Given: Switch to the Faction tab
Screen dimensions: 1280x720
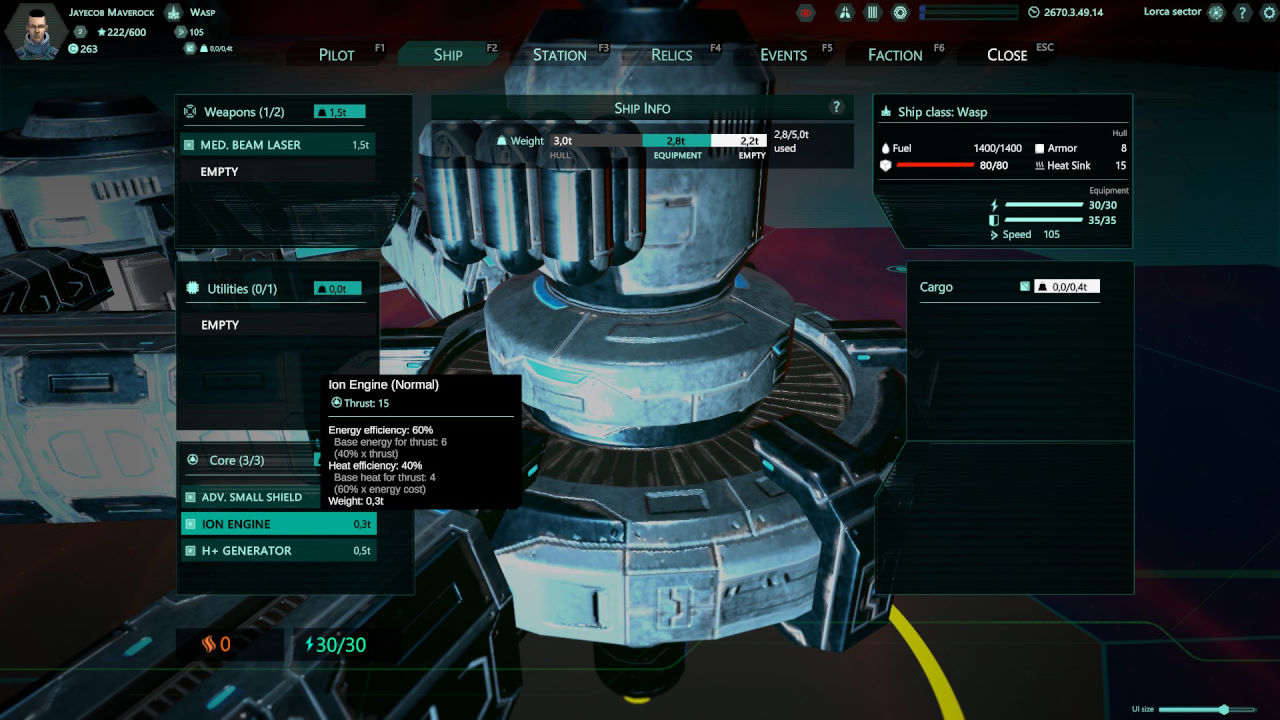Looking at the screenshot, I should (x=895, y=55).
